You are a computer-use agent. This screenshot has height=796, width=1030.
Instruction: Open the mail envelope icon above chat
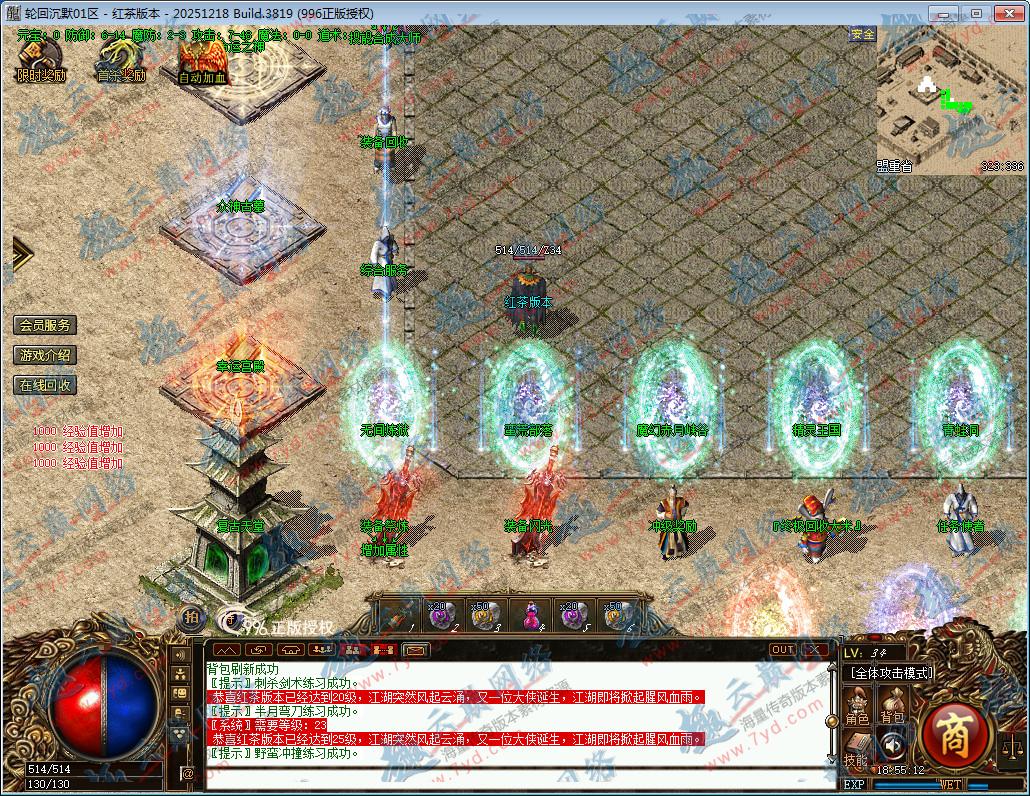click(415, 650)
